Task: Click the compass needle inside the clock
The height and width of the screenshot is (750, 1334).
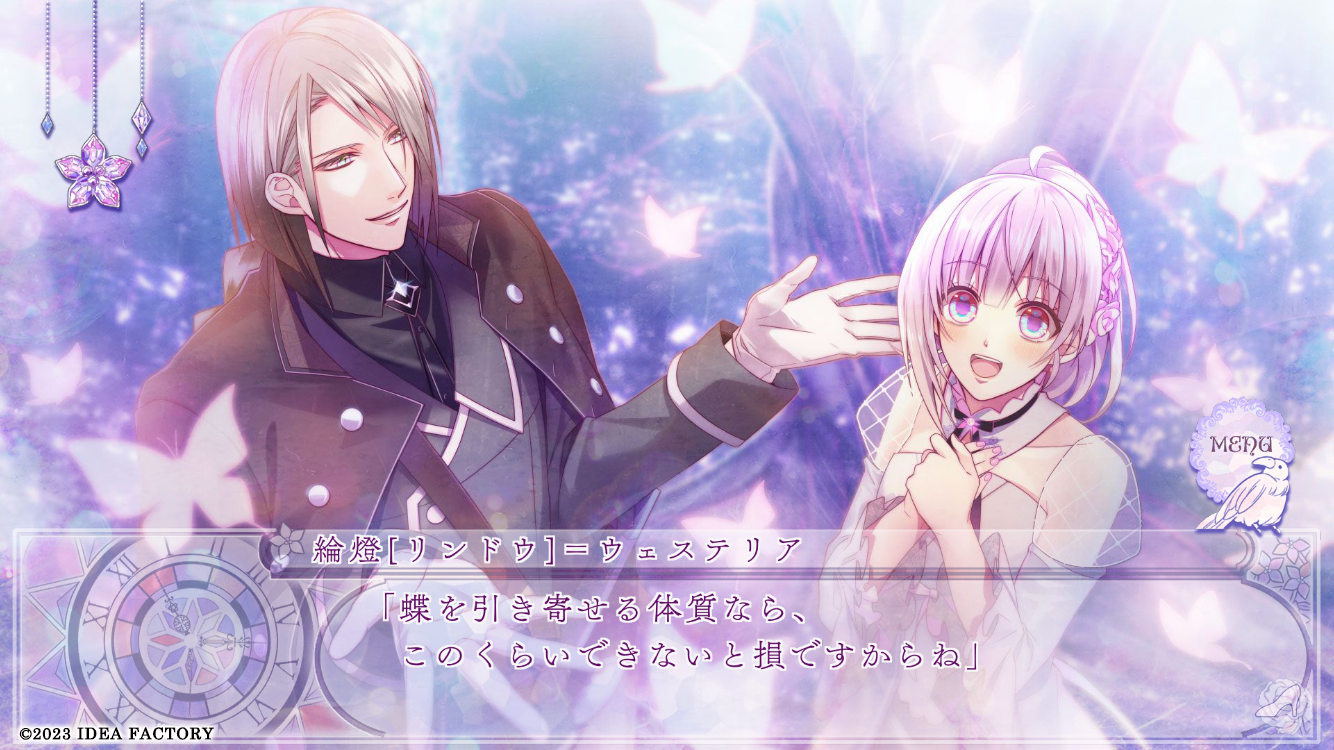Action: point(216,640)
